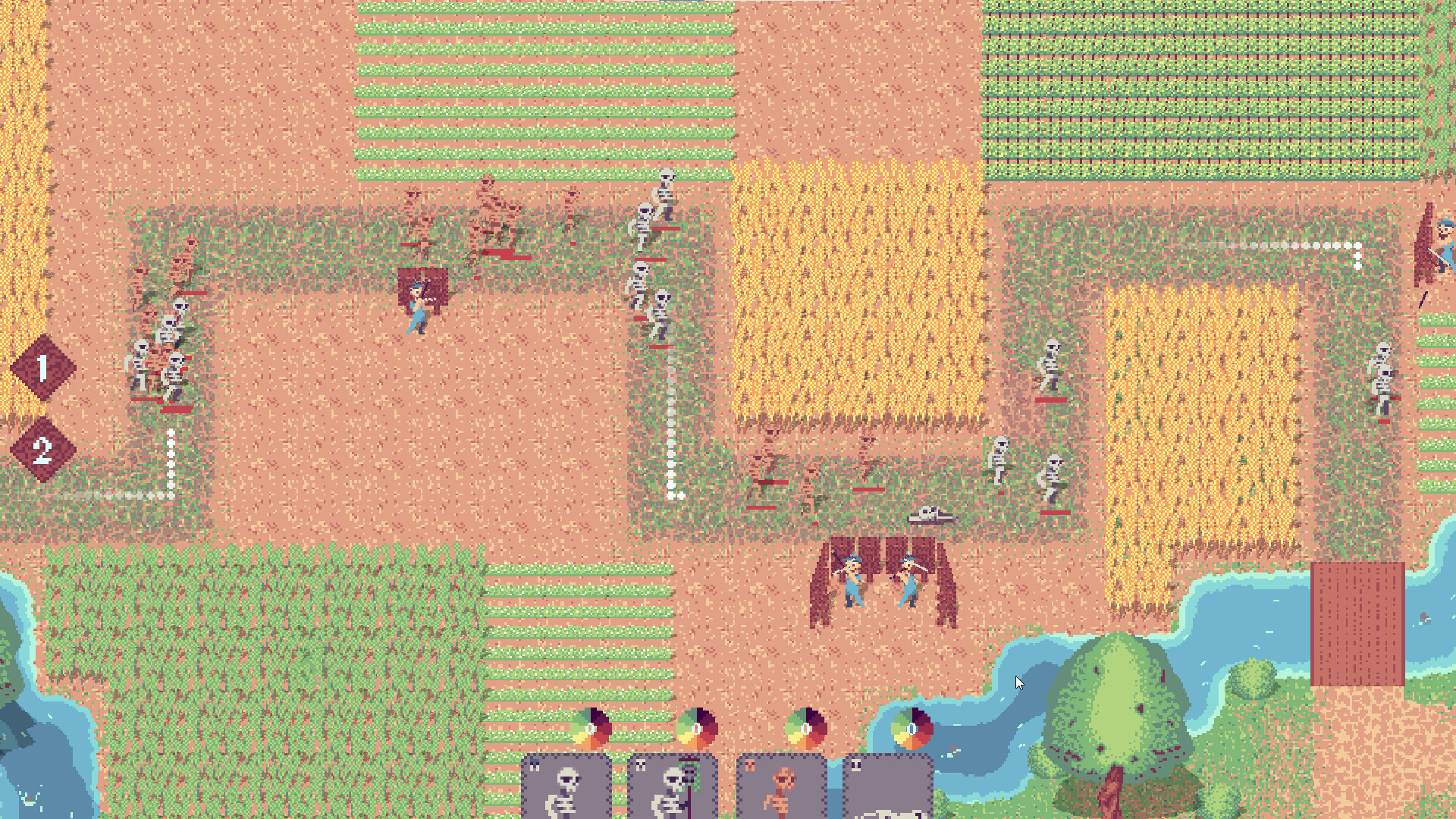Select the first skeleton card
The image size is (1456, 819).
565,789
